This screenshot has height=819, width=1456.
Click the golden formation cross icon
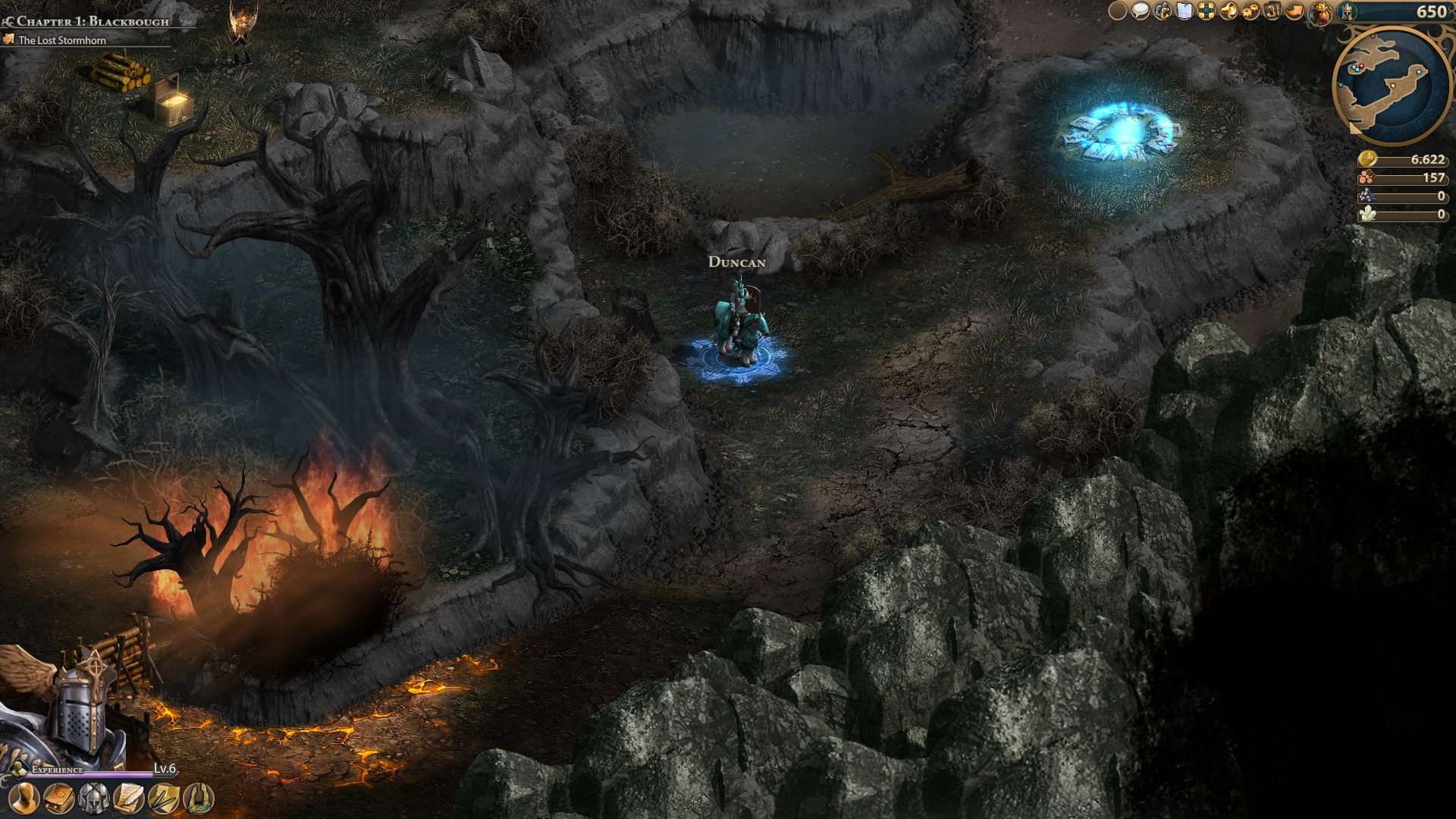click(1207, 11)
